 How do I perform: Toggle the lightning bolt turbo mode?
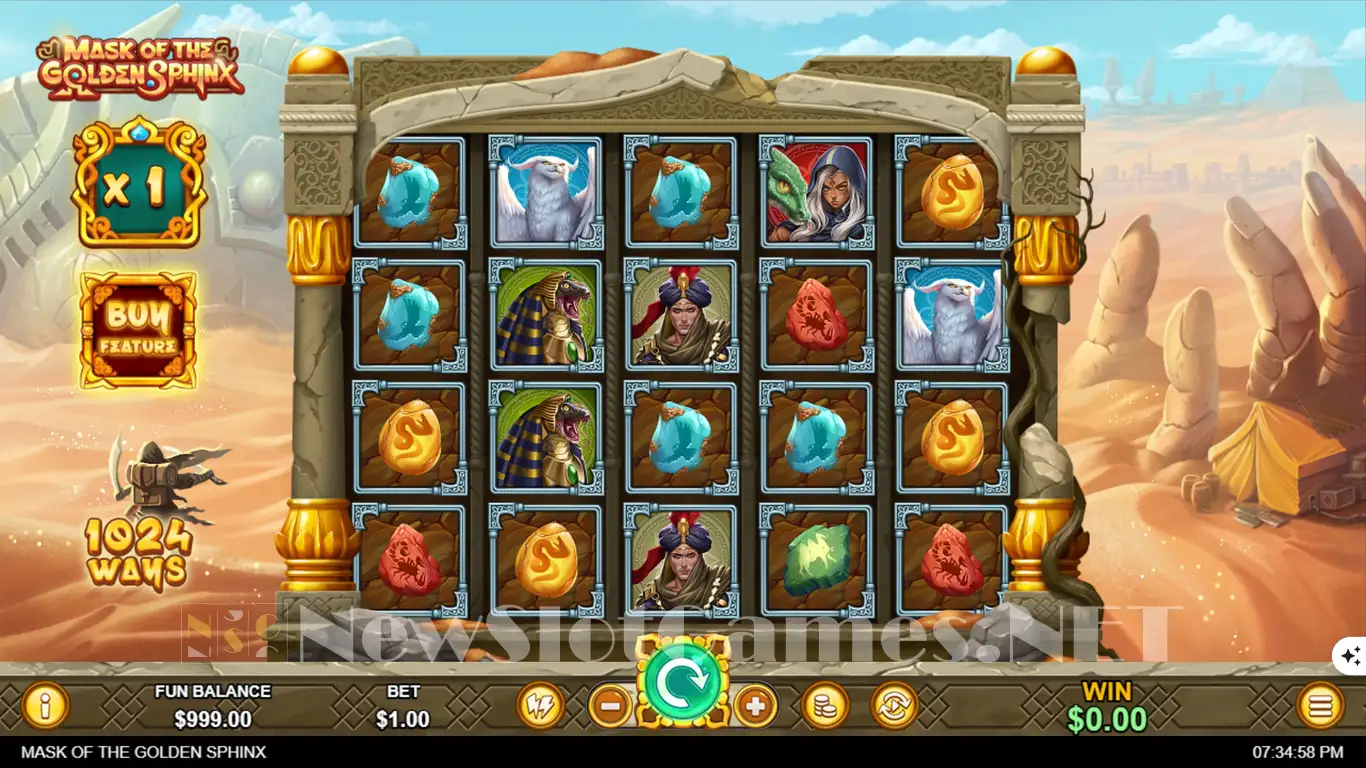coord(540,706)
